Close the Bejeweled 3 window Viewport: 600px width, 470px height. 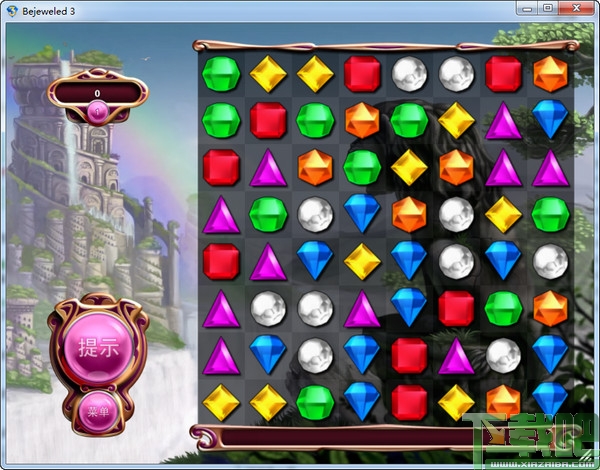[x=575, y=8]
